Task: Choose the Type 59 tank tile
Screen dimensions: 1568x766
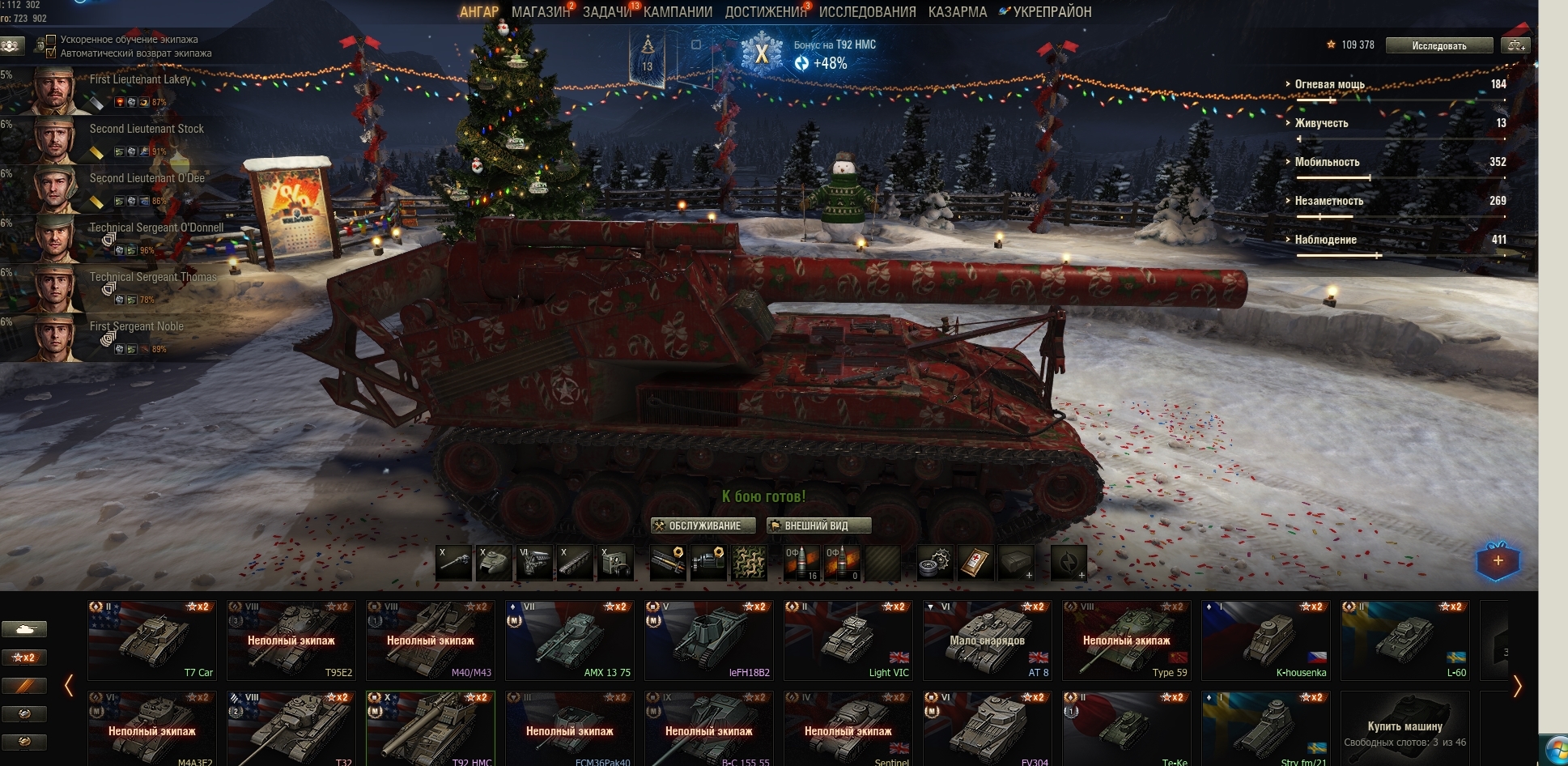Action: 1126,640
